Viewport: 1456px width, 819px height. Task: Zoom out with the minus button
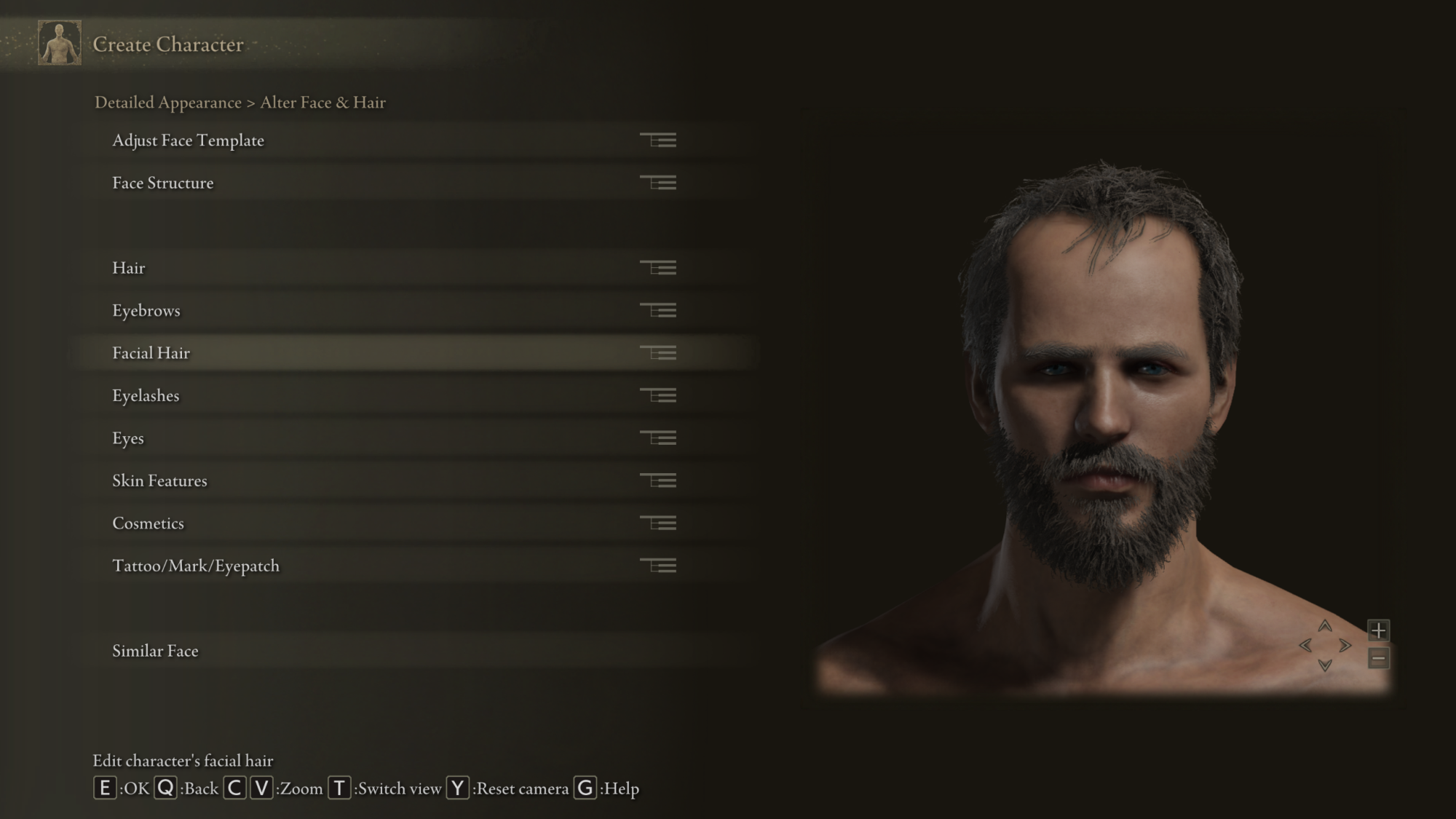pyautogui.click(x=1378, y=659)
